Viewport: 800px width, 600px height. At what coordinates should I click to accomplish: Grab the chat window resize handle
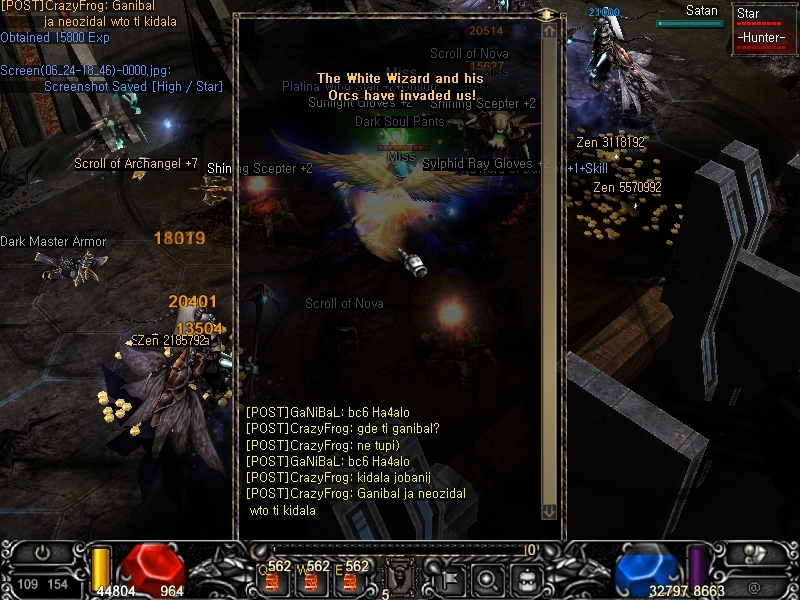click(x=547, y=15)
